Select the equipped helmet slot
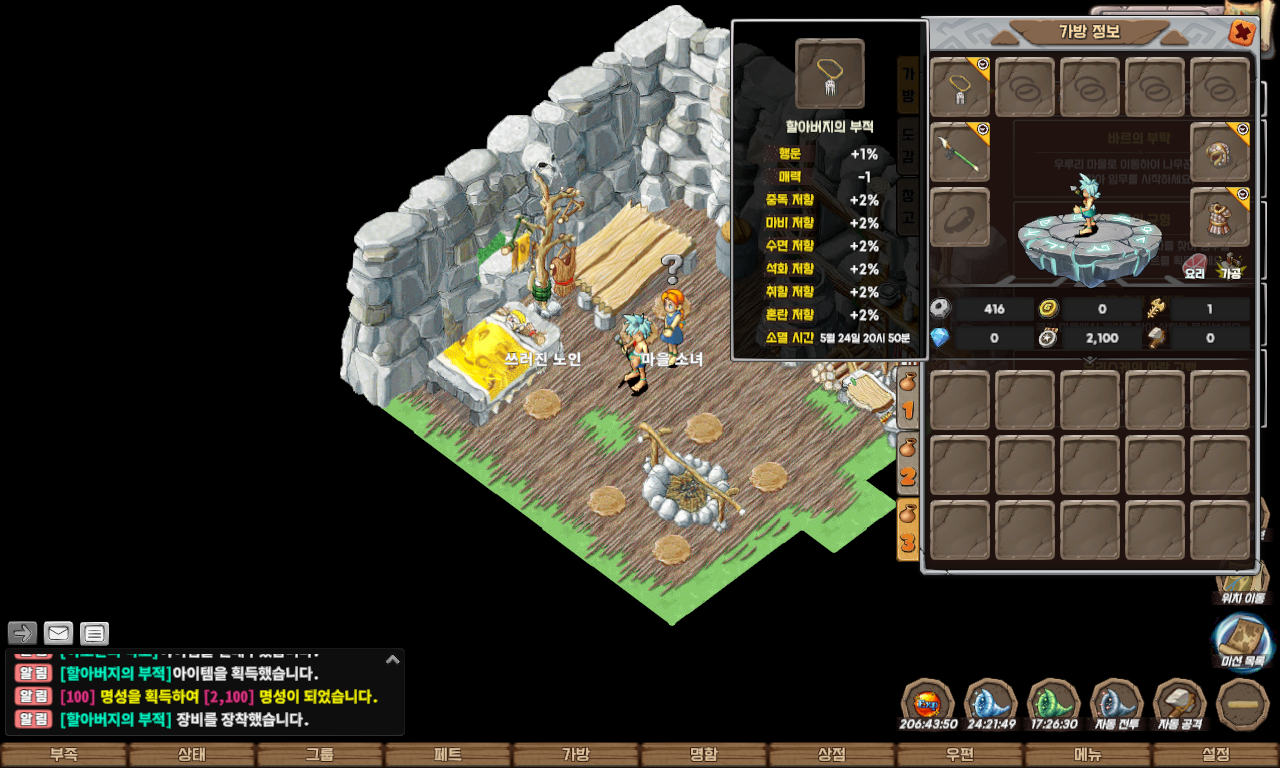Screen dimensions: 1280x768 (x=1220, y=152)
